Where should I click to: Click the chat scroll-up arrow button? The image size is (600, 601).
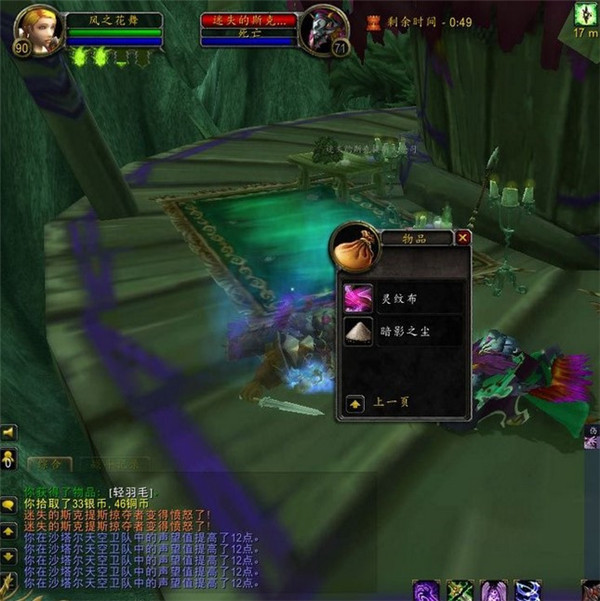click(x=8, y=531)
